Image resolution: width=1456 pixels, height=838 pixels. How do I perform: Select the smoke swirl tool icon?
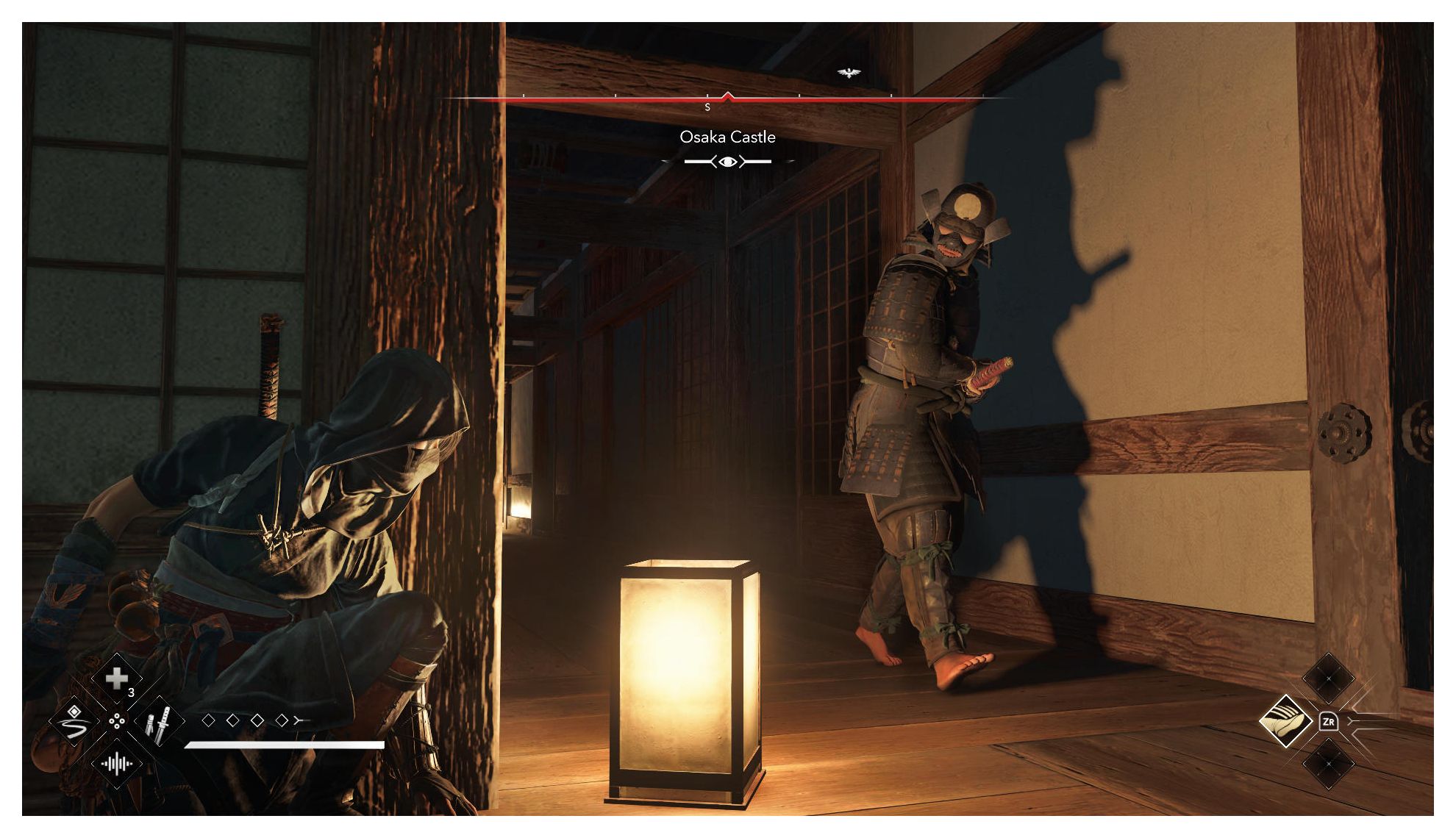pos(74,722)
